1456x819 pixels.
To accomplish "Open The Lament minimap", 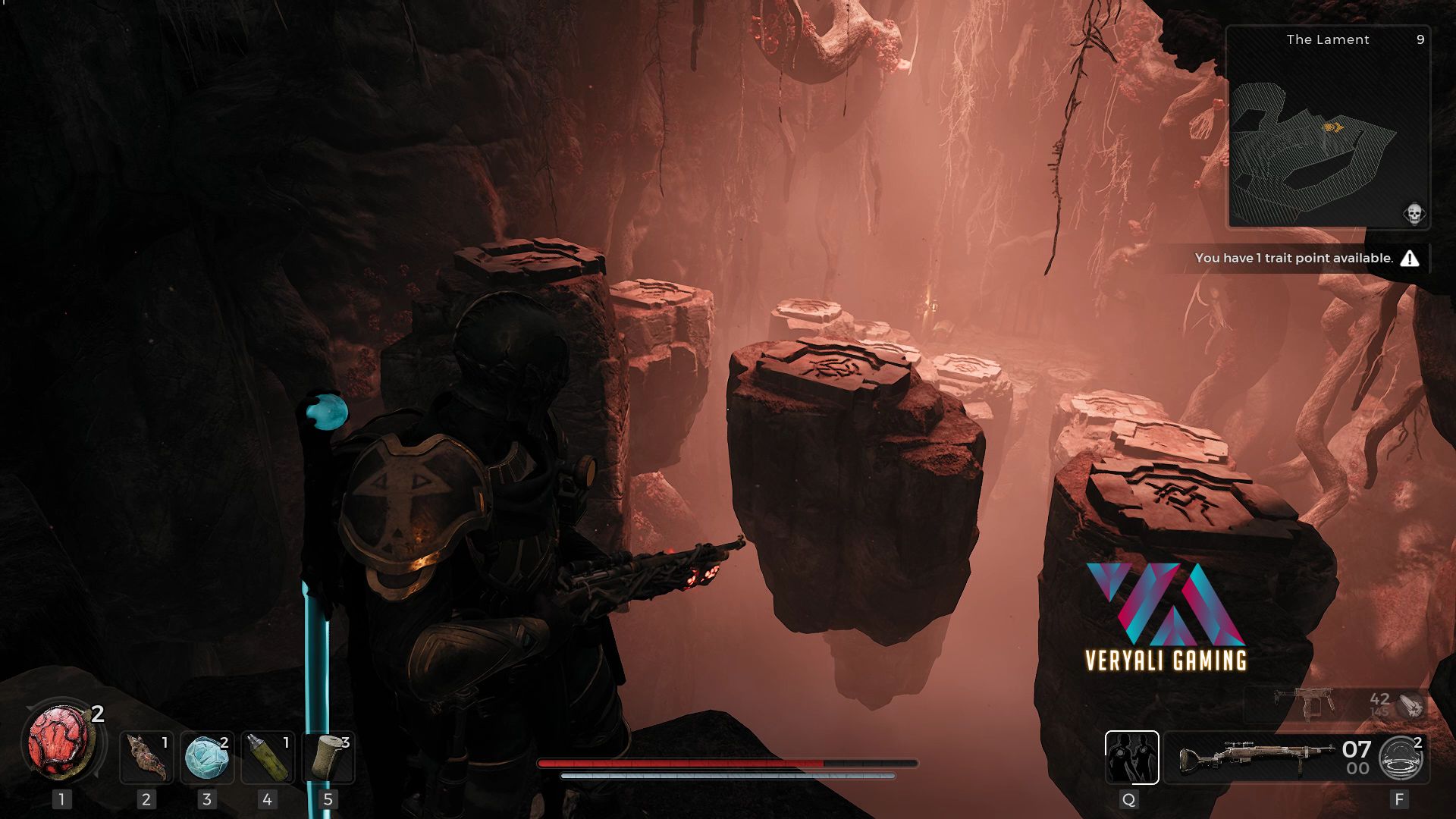I will pyautogui.click(x=1328, y=127).
